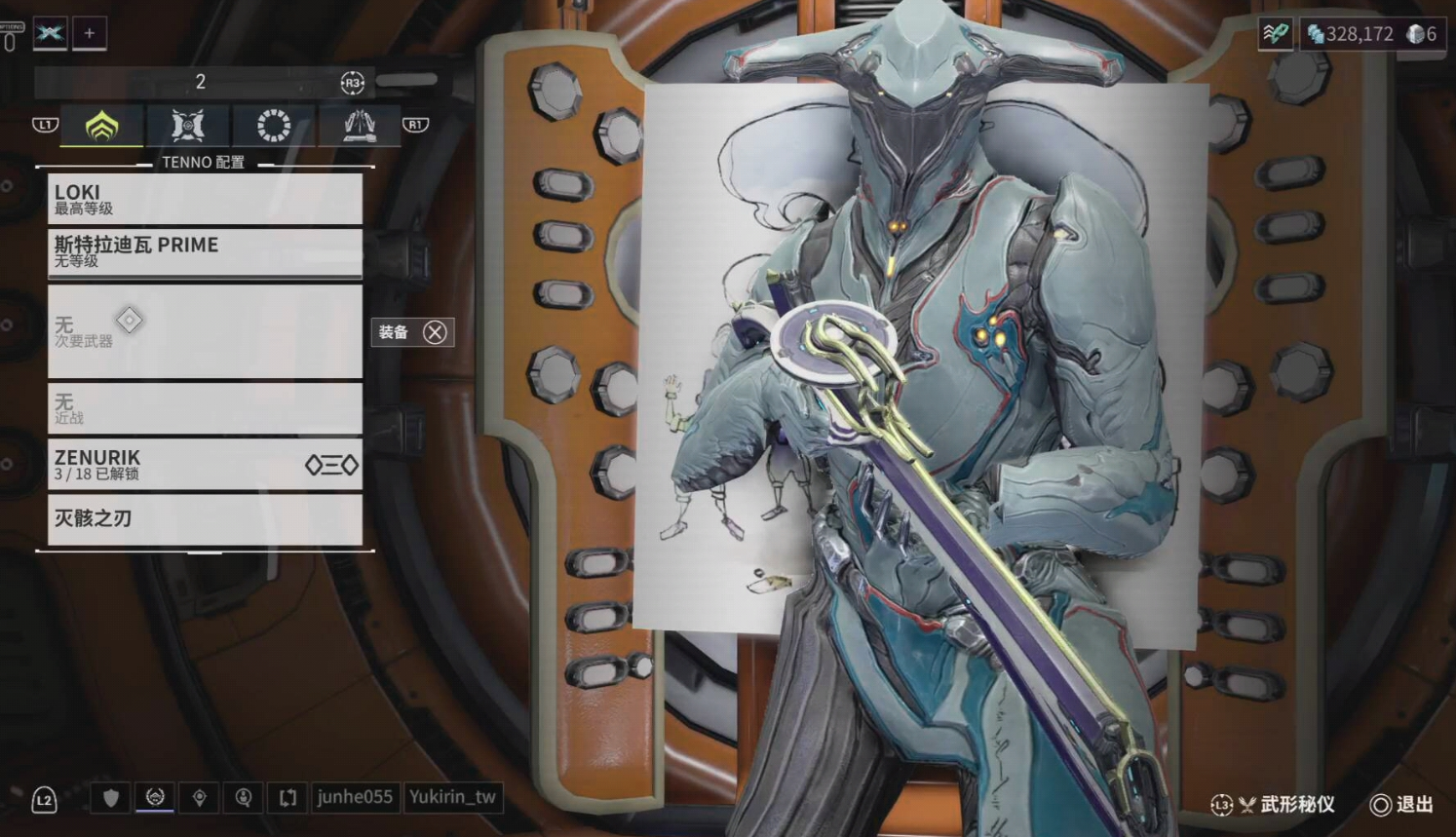The width and height of the screenshot is (1456, 837).
Task: Click the map pin location icon
Action: (200, 798)
